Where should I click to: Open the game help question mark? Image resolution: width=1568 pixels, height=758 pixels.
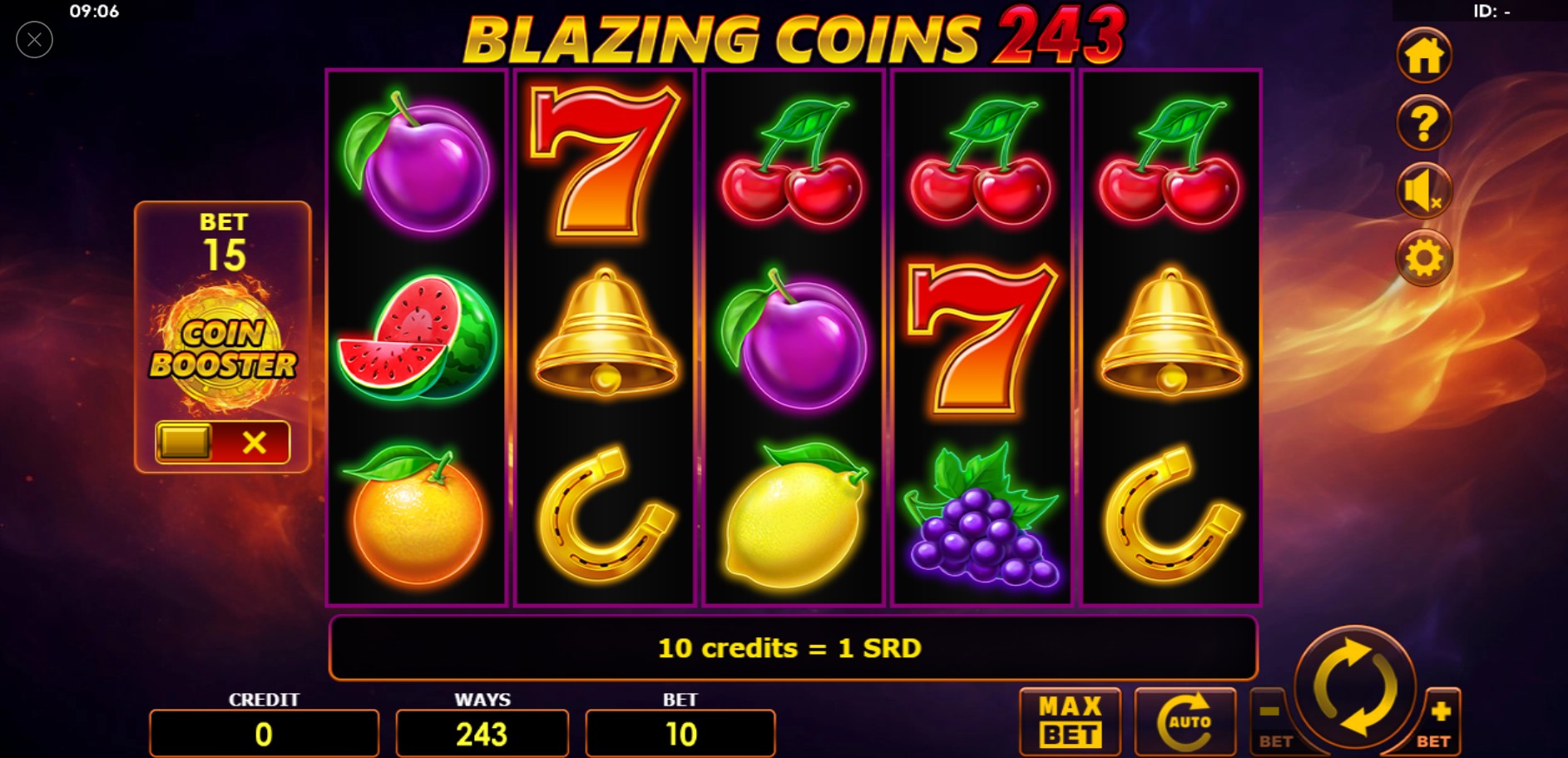pyautogui.click(x=1424, y=123)
